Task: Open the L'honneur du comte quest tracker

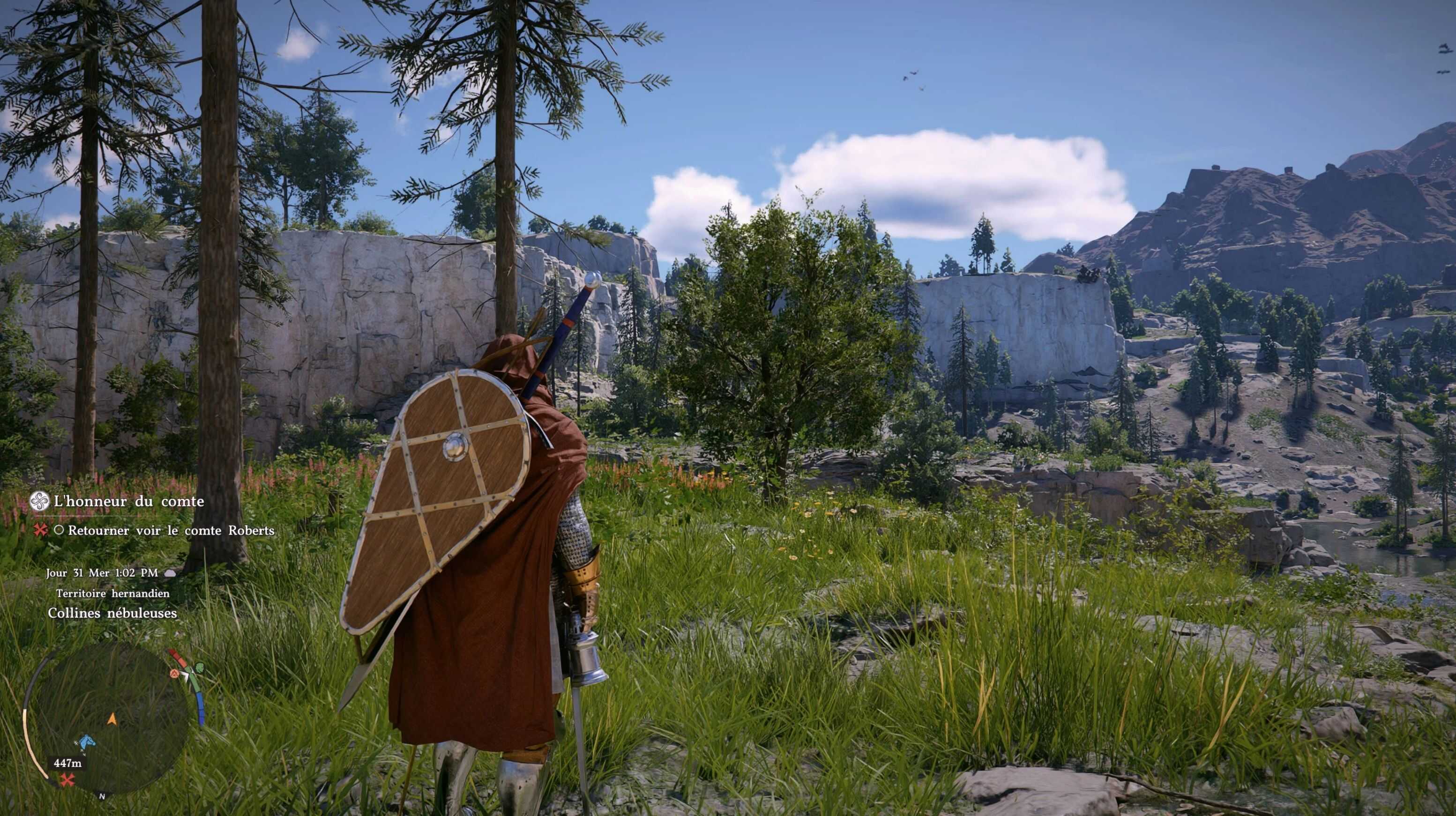Action: (x=128, y=501)
